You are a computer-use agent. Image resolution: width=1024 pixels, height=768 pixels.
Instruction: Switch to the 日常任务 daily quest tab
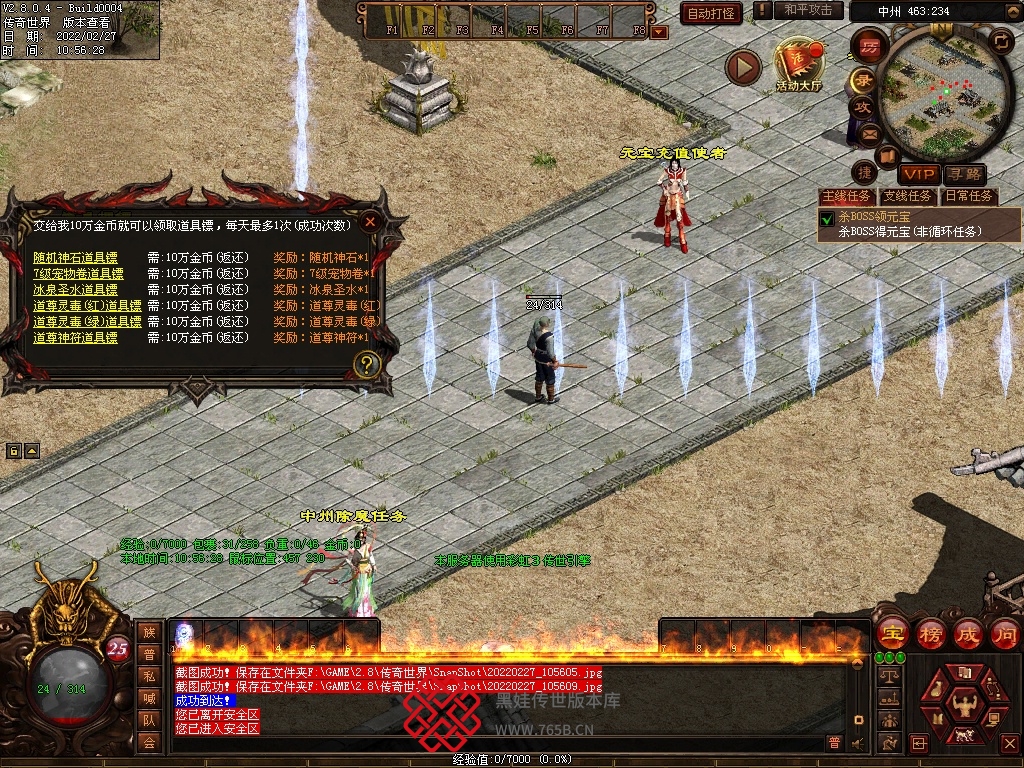[x=969, y=196]
